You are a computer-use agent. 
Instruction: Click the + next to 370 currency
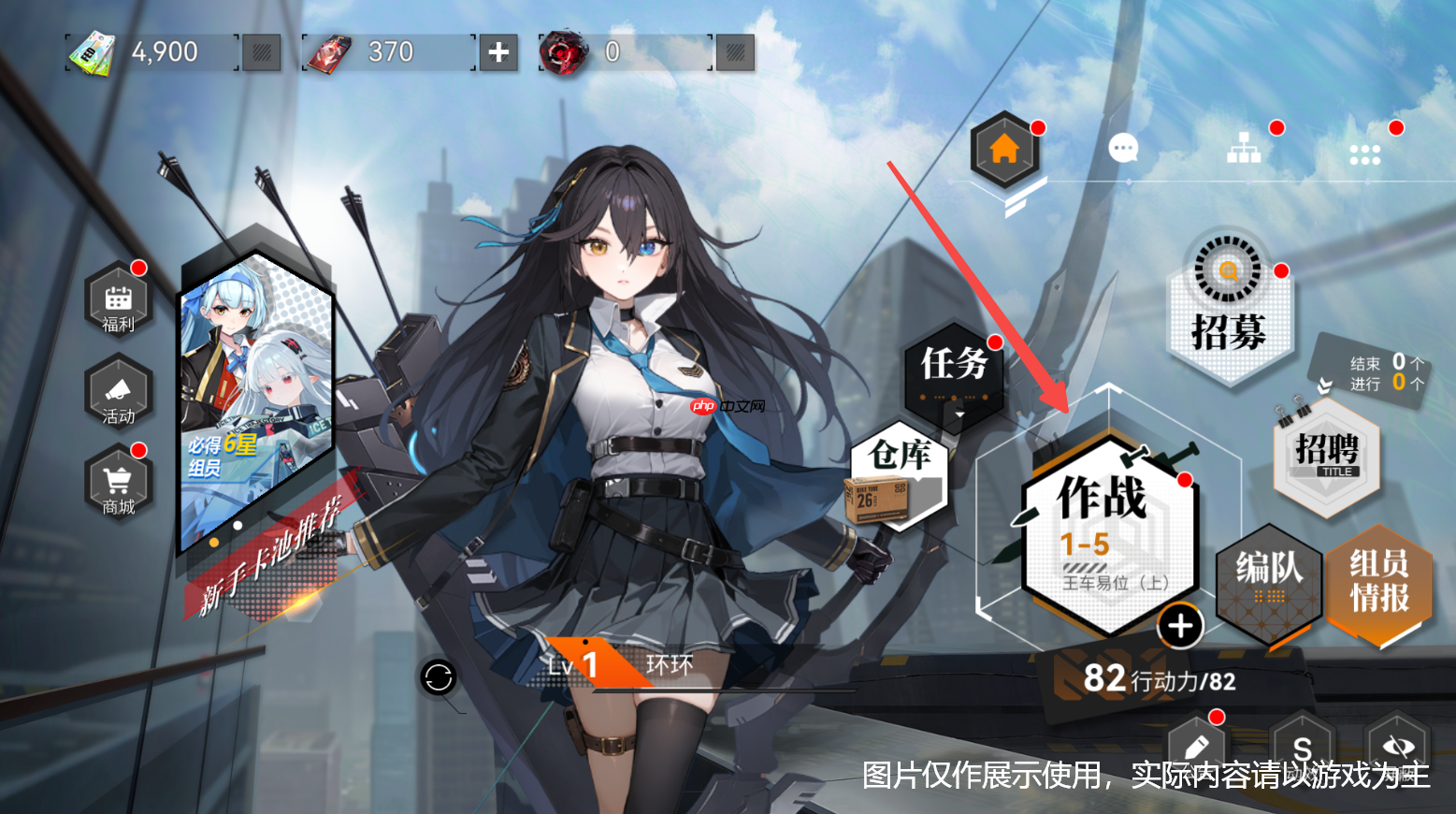coord(498,52)
